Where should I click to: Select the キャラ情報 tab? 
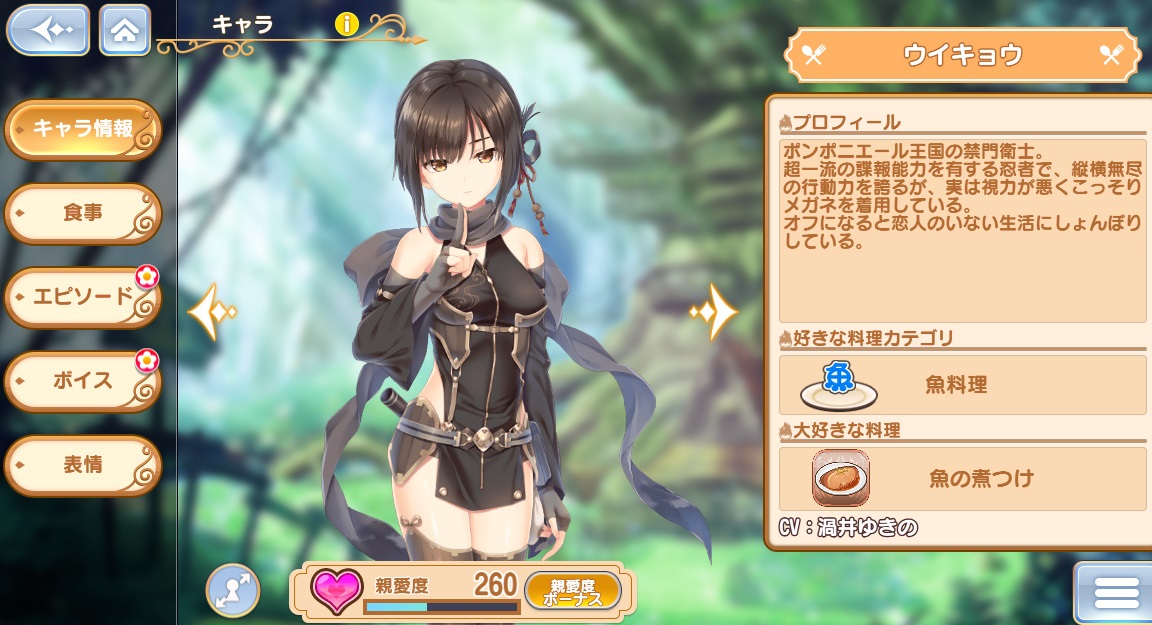pos(83,129)
